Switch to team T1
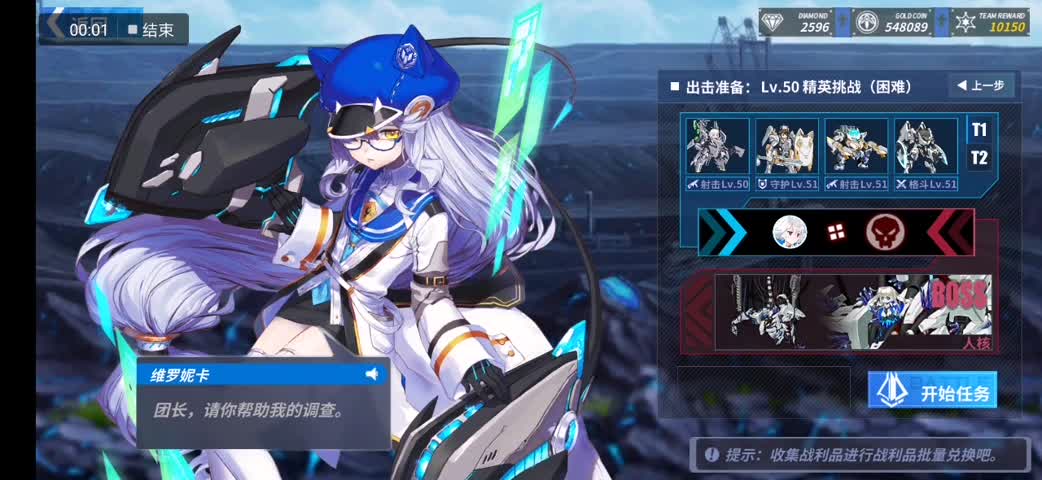 [978, 130]
